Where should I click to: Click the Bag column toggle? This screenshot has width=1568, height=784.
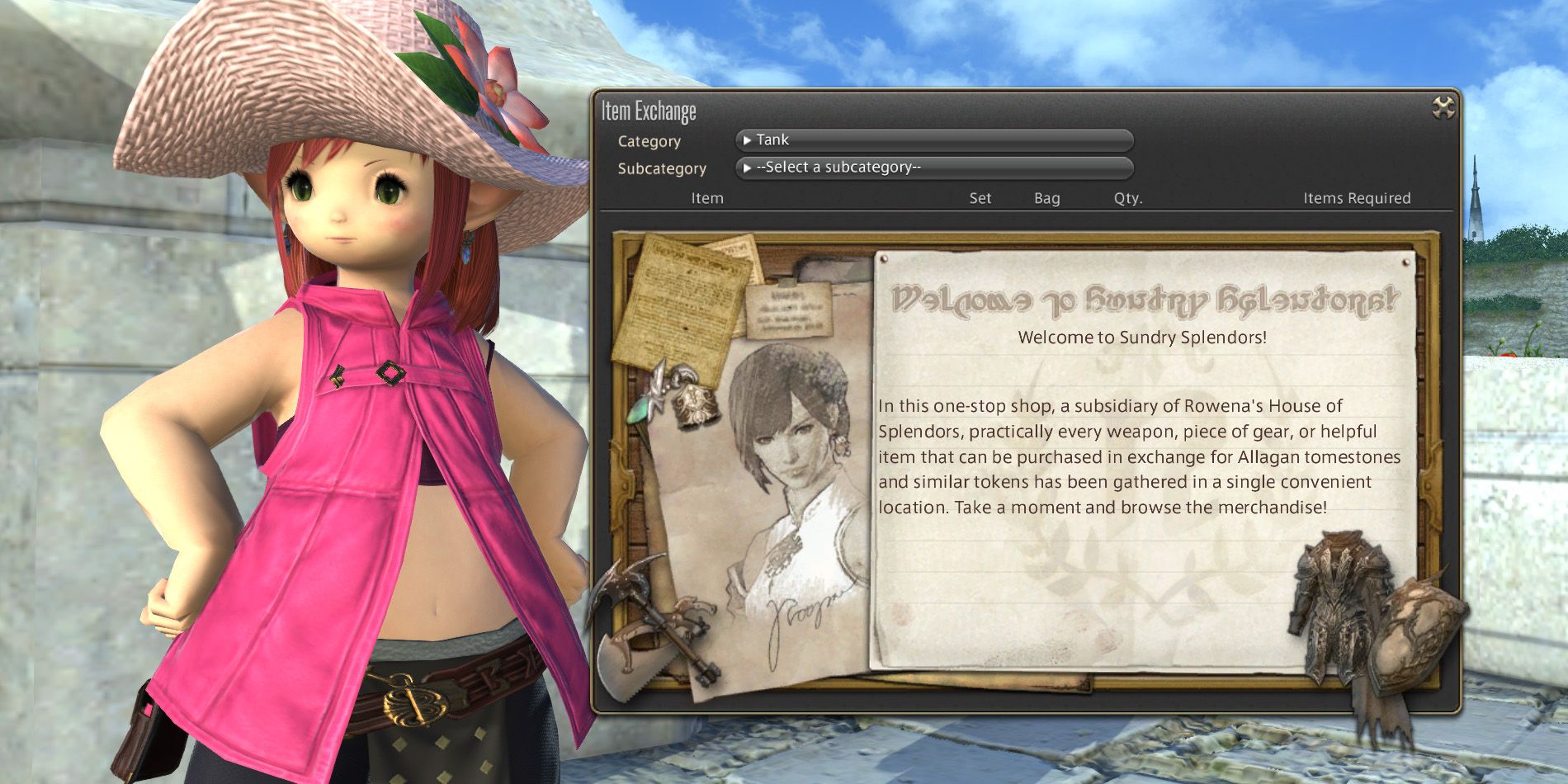coord(1046,198)
